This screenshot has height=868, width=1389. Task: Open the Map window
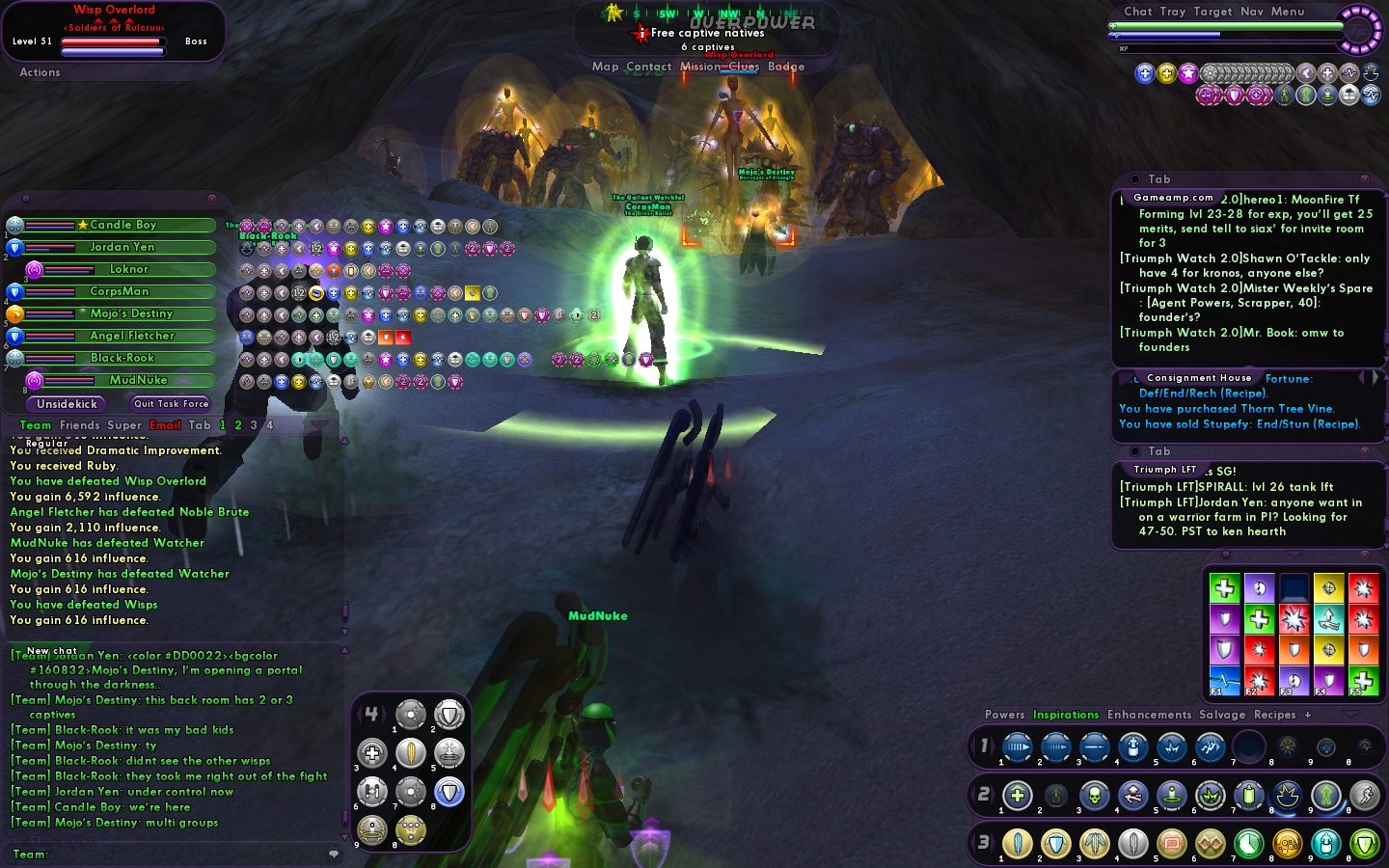(605, 67)
